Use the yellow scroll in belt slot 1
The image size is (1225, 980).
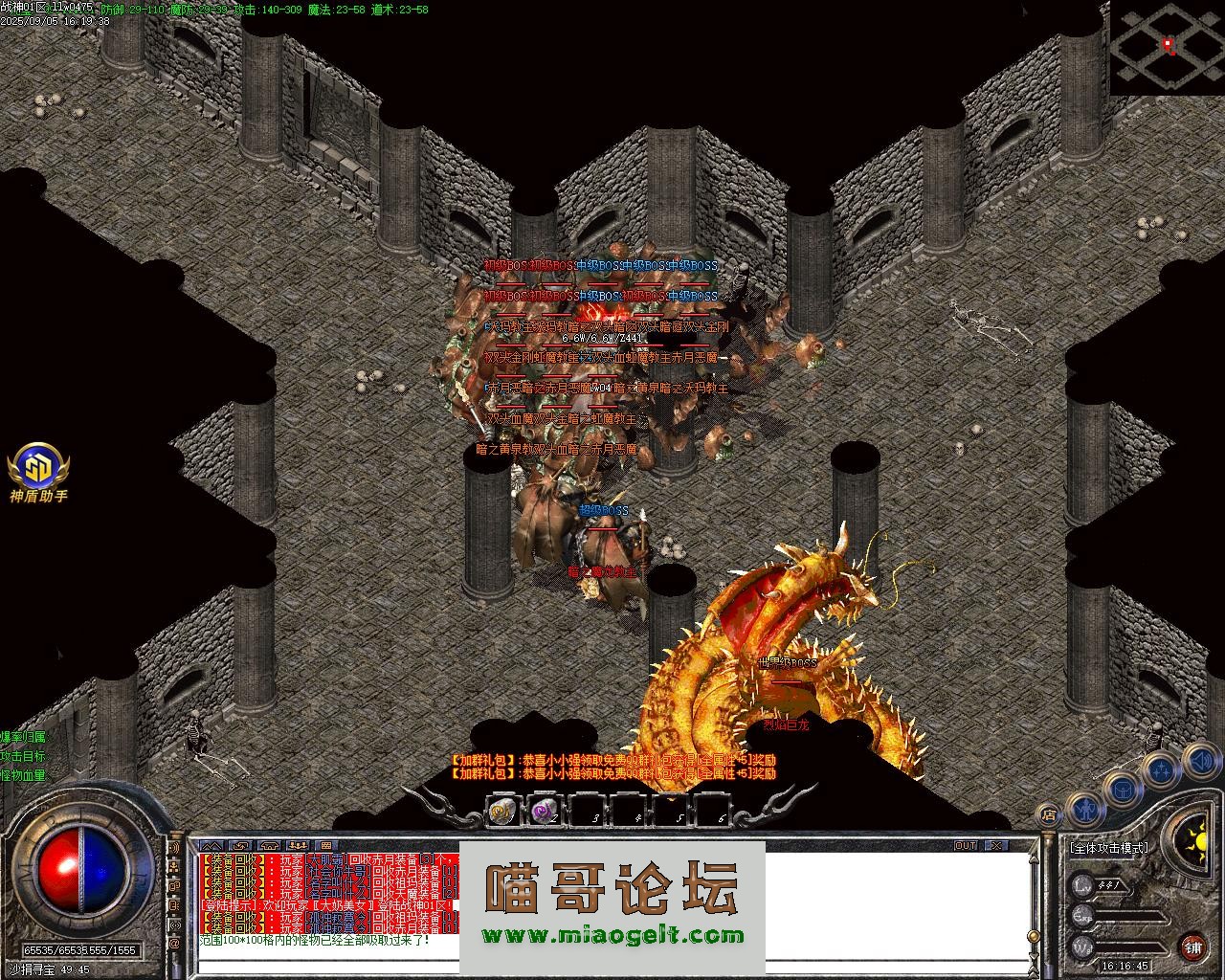[502, 812]
